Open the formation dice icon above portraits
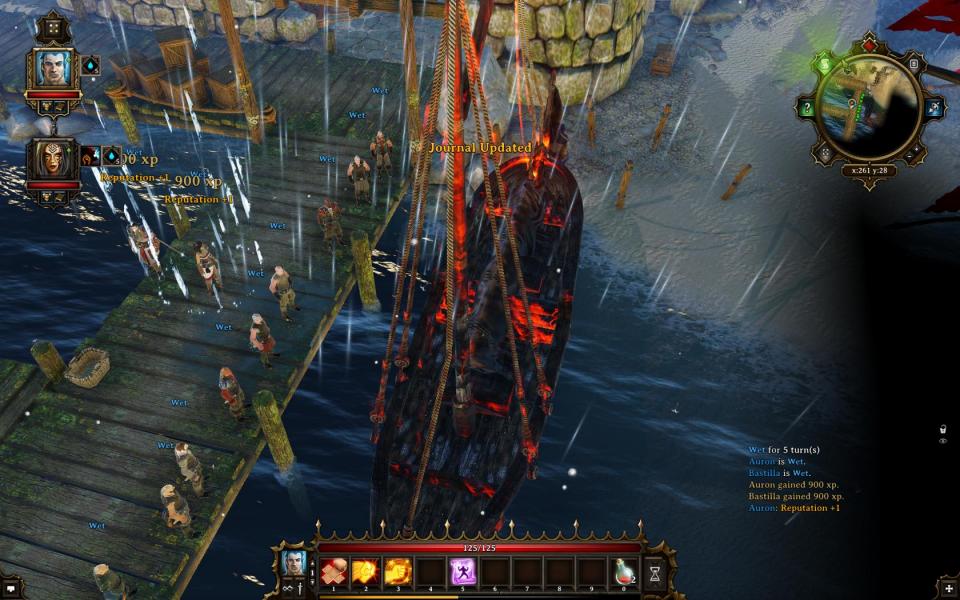960x600 pixels. [x=52, y=27]
